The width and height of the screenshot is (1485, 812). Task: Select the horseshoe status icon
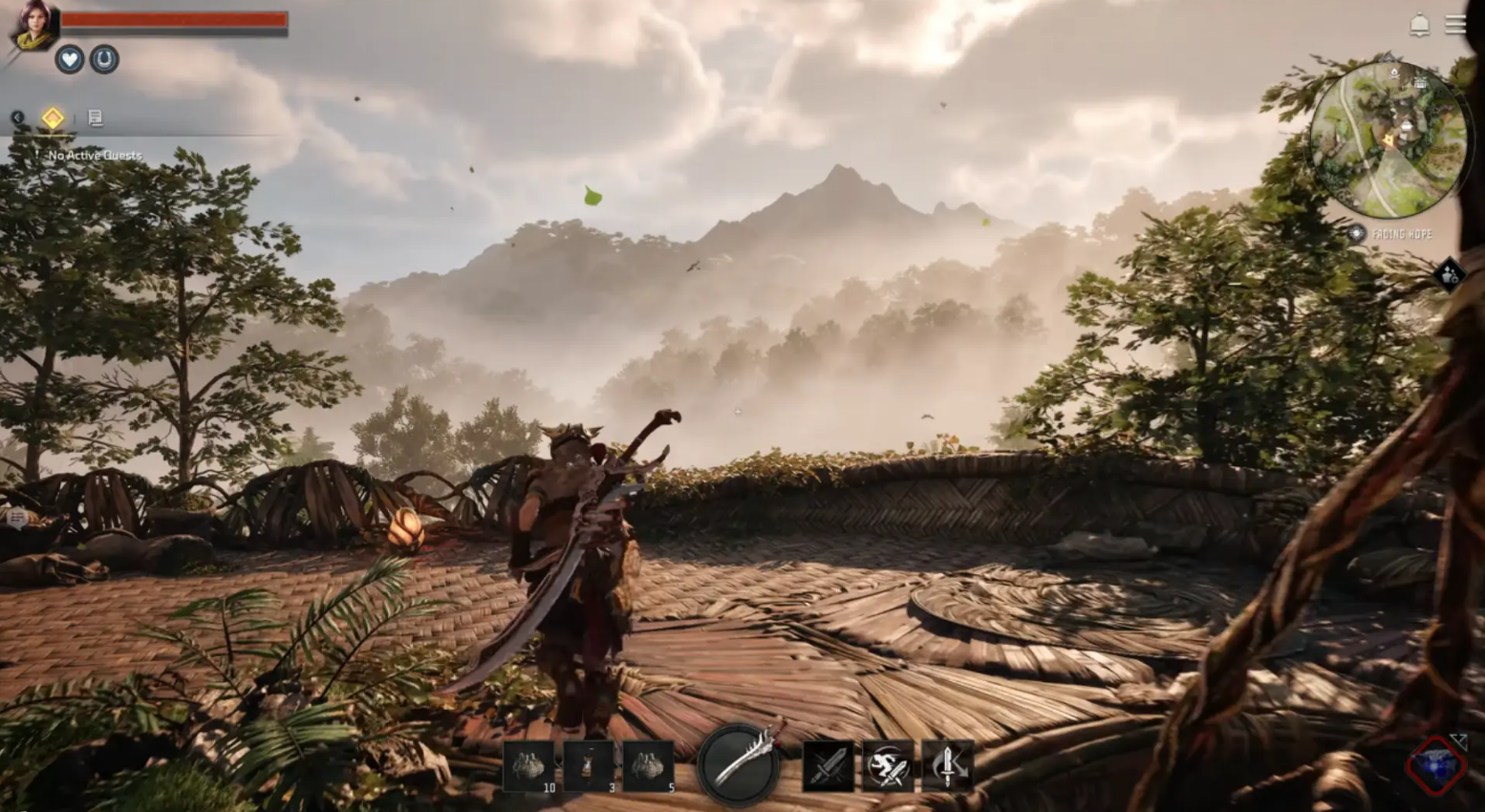point(104,59)
